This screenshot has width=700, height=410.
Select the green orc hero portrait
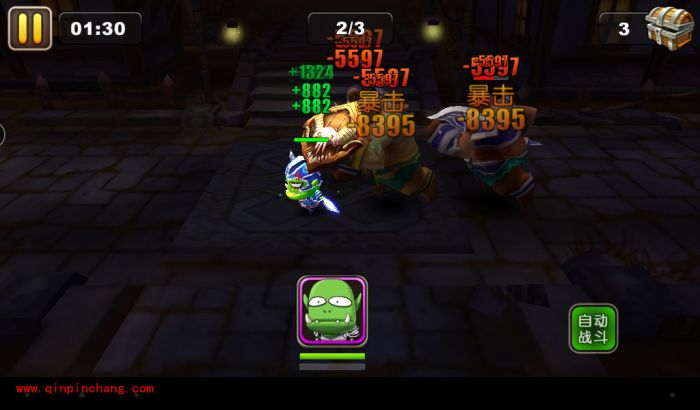pos(332,311)
